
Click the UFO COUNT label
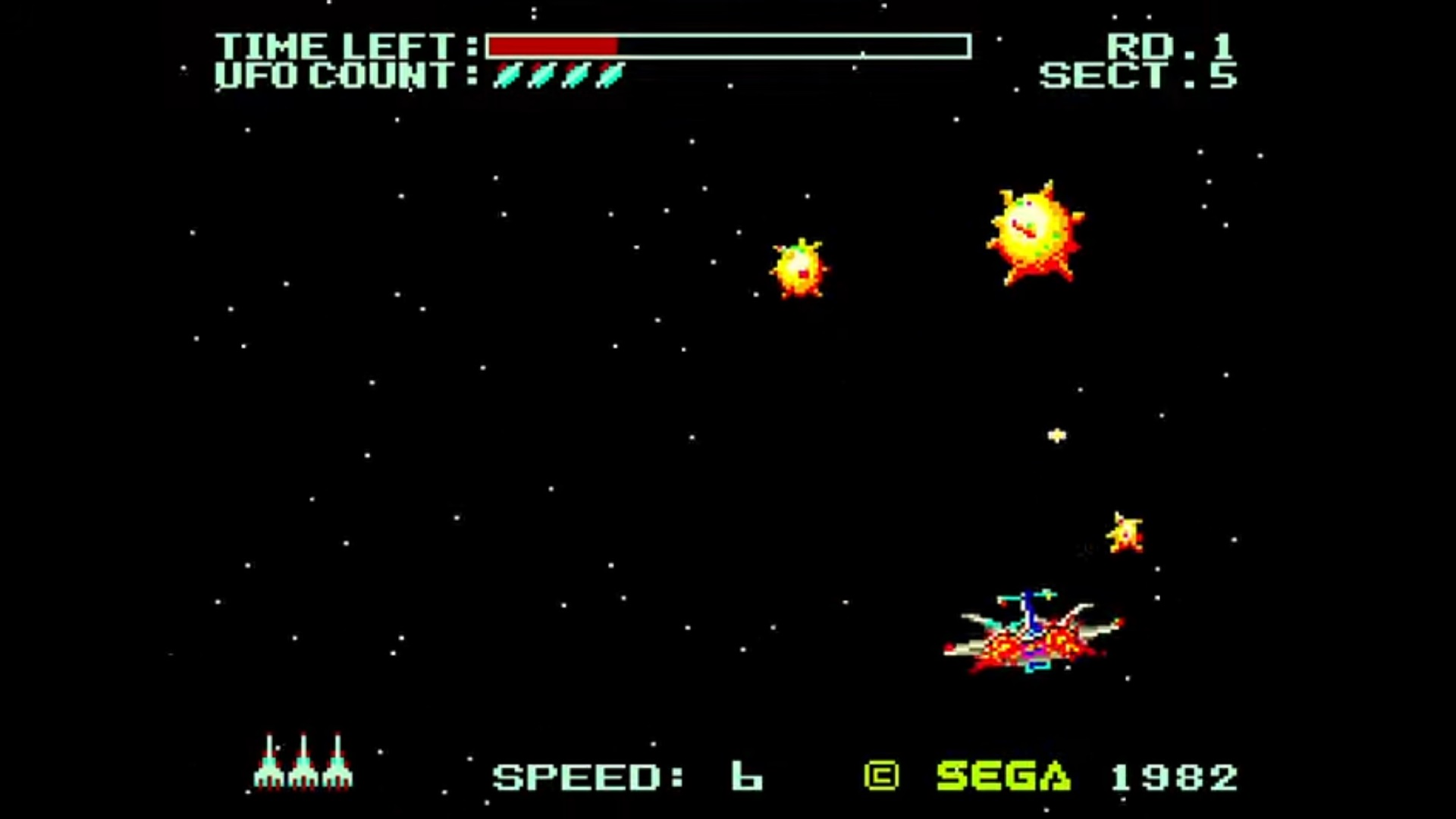click(x=336, y=76)
